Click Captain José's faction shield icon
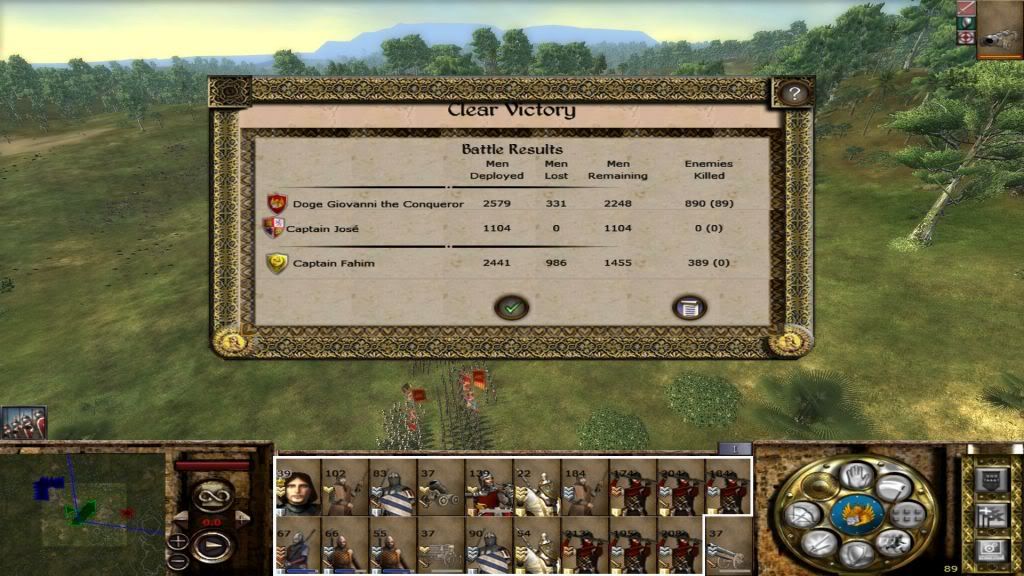Viewport: 1024px width, 576px height. (272, 228)
